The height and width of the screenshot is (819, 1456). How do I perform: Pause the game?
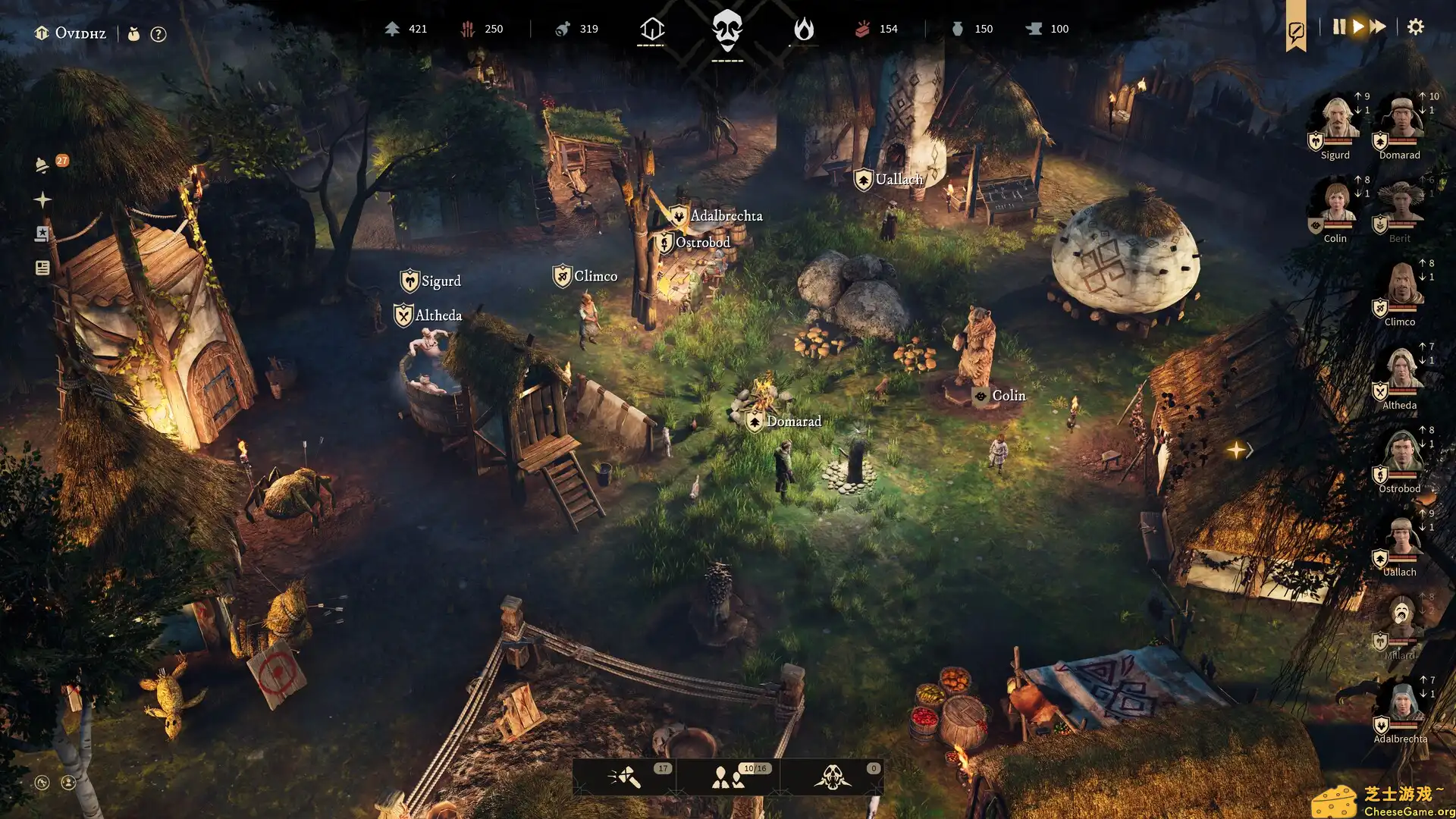click(x=1338, y=27)
